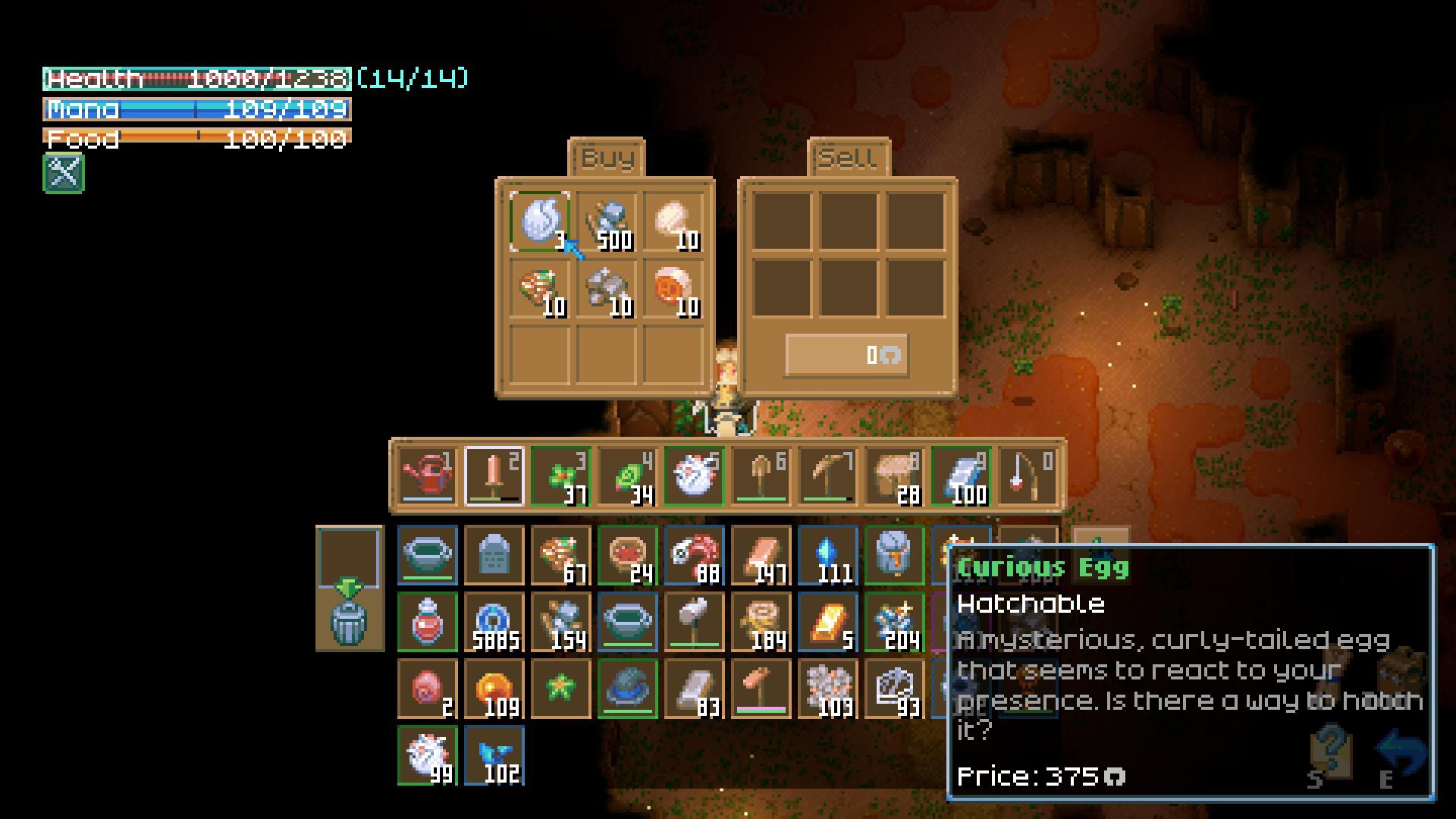This screenshot has height=819, width=1456.
Task: Select the red potion flask in inventory
Action: click(x=428, y=622)
